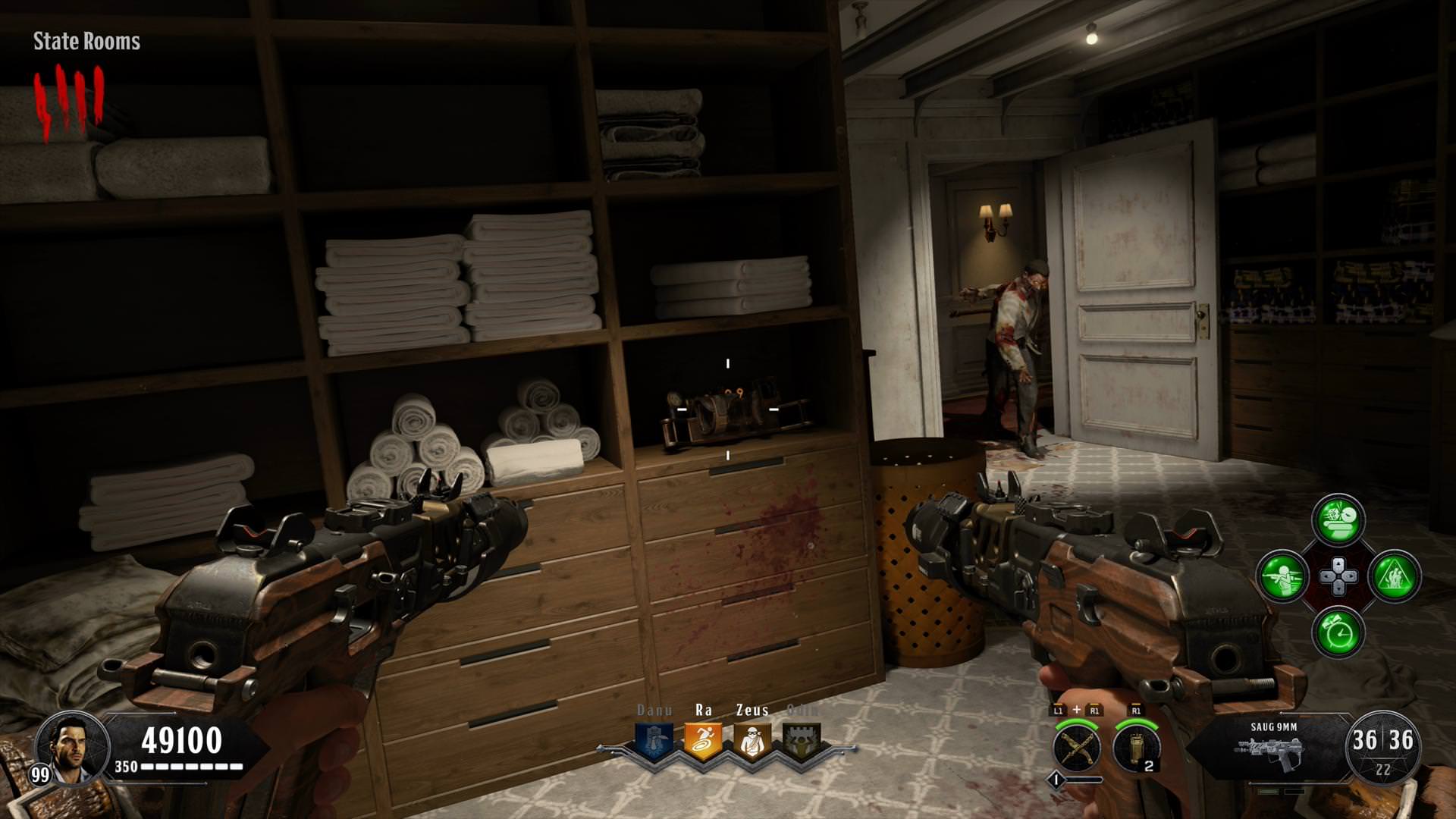Activate the rocket launcher soldier elixir
The width and height of the screenshot is (1456, 819).
(1282, 576)
